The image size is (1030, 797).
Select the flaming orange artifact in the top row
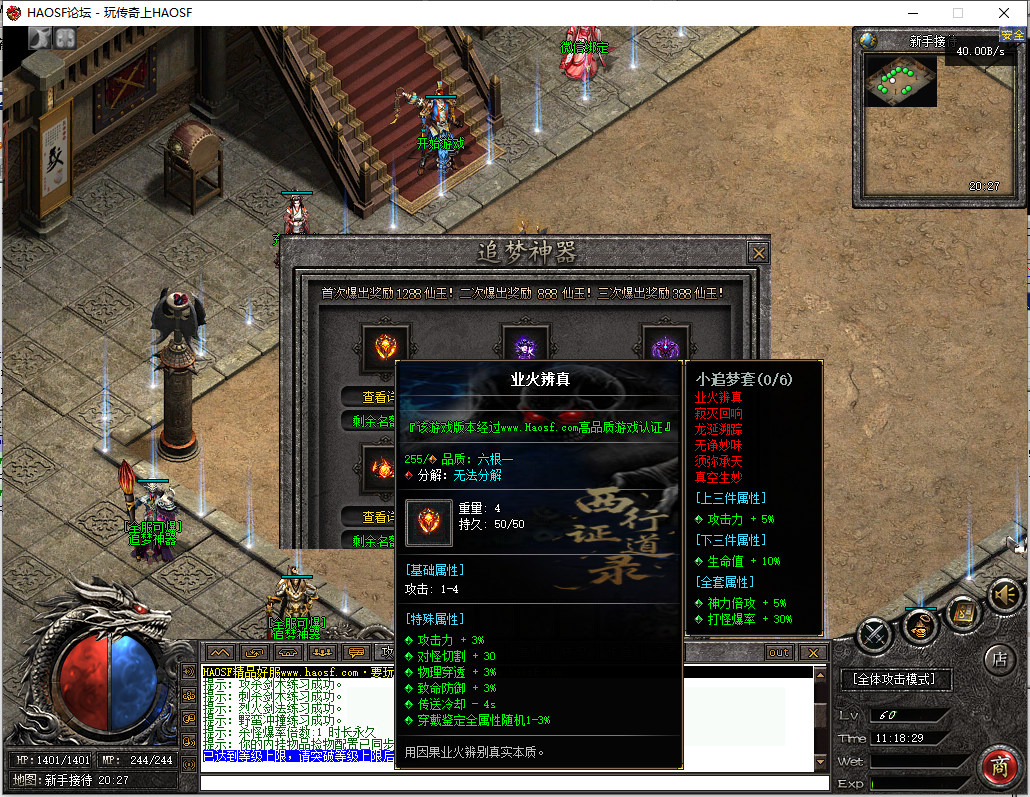tap(386, 347)
